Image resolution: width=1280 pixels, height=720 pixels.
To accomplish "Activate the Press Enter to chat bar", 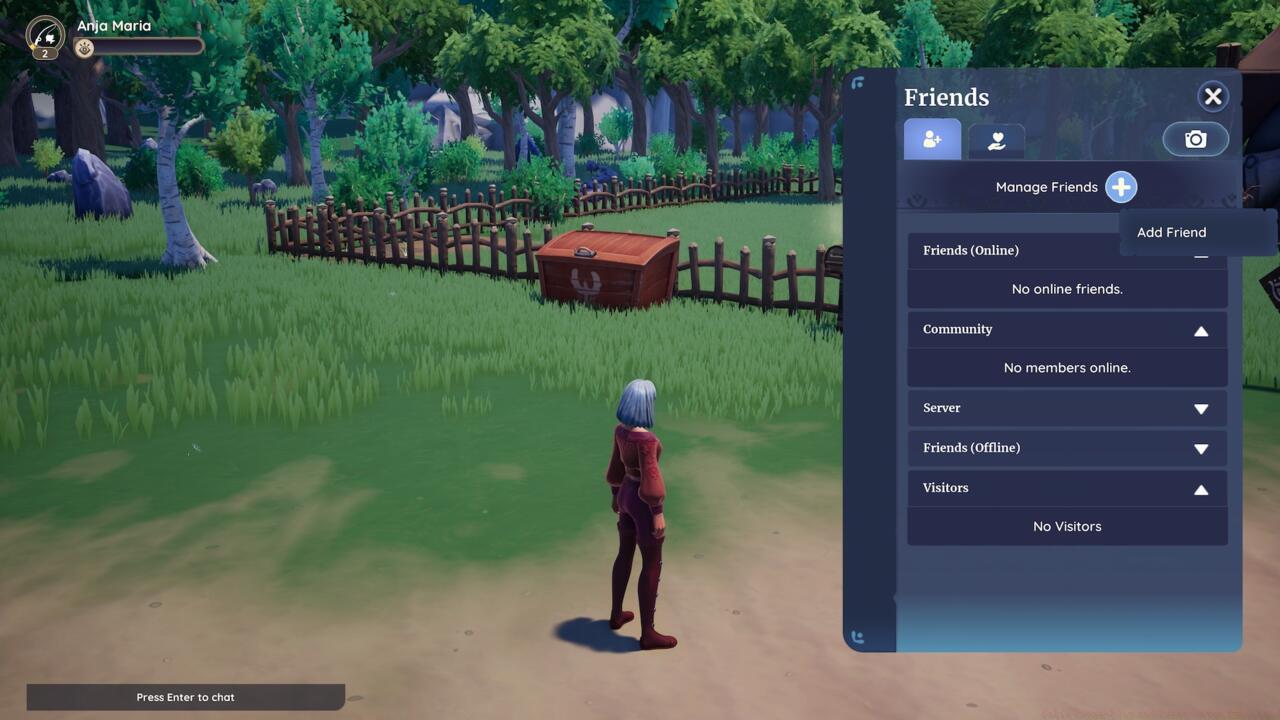I will (186, 697).
